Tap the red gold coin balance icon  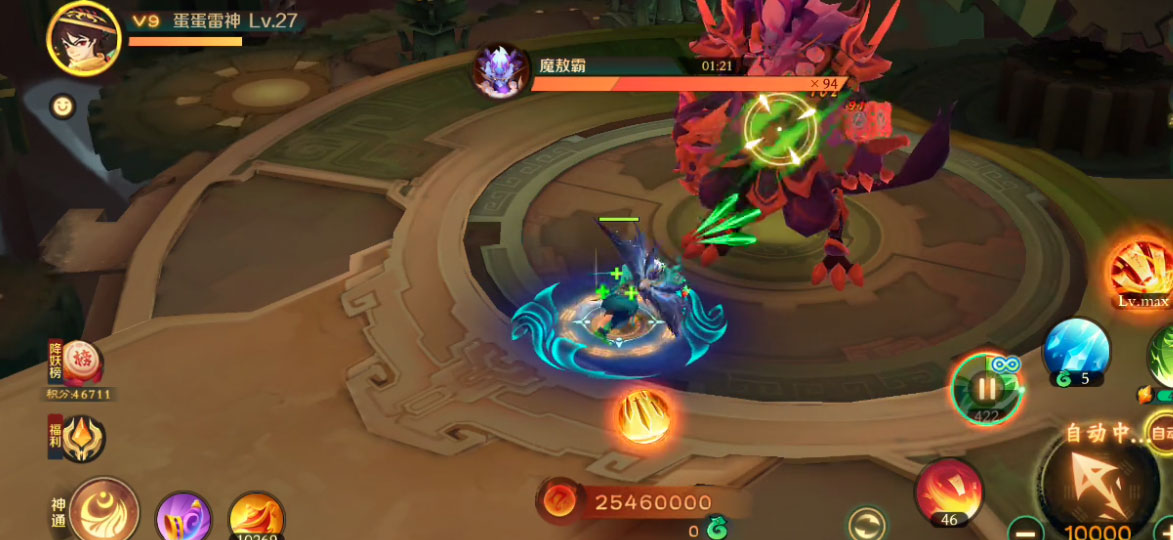pyautogui.click(x=560, y=502)
